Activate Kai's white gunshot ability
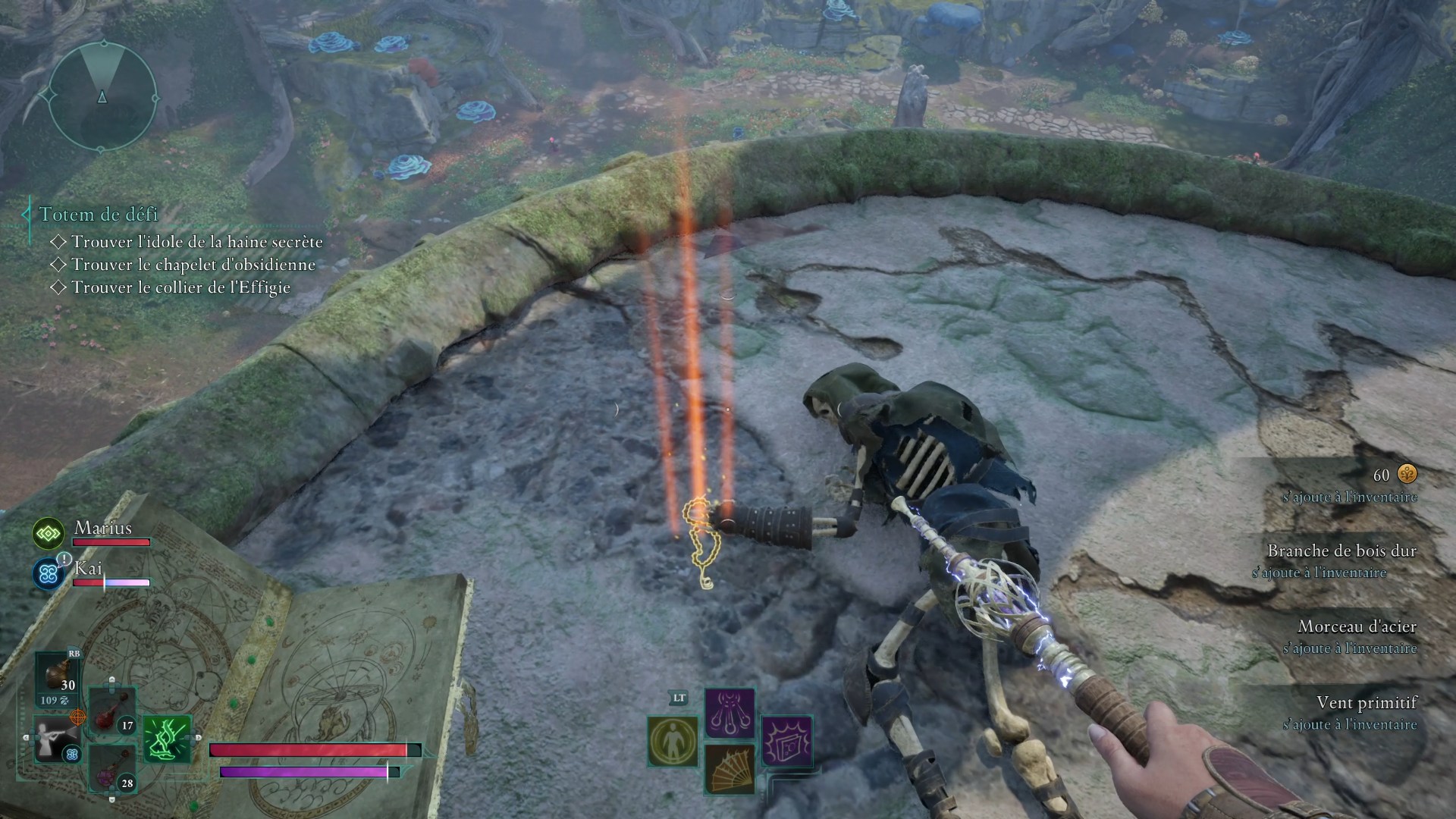The width and height of the screenshot is (1456, 819). (x=56, y=739)
